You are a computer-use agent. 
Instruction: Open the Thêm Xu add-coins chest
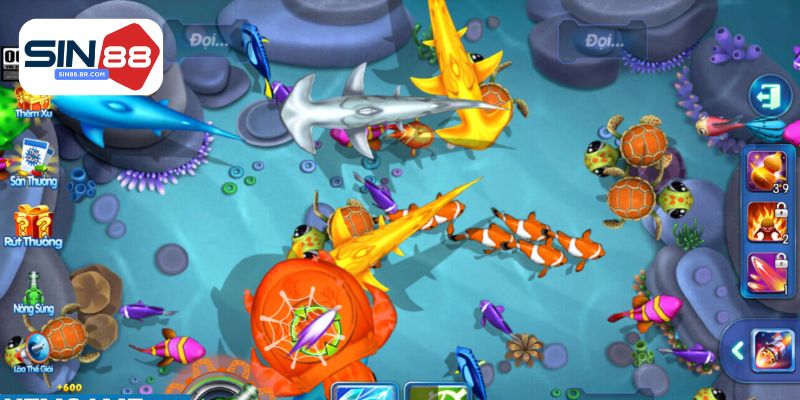pyautogui.click(x=32, y=100)
